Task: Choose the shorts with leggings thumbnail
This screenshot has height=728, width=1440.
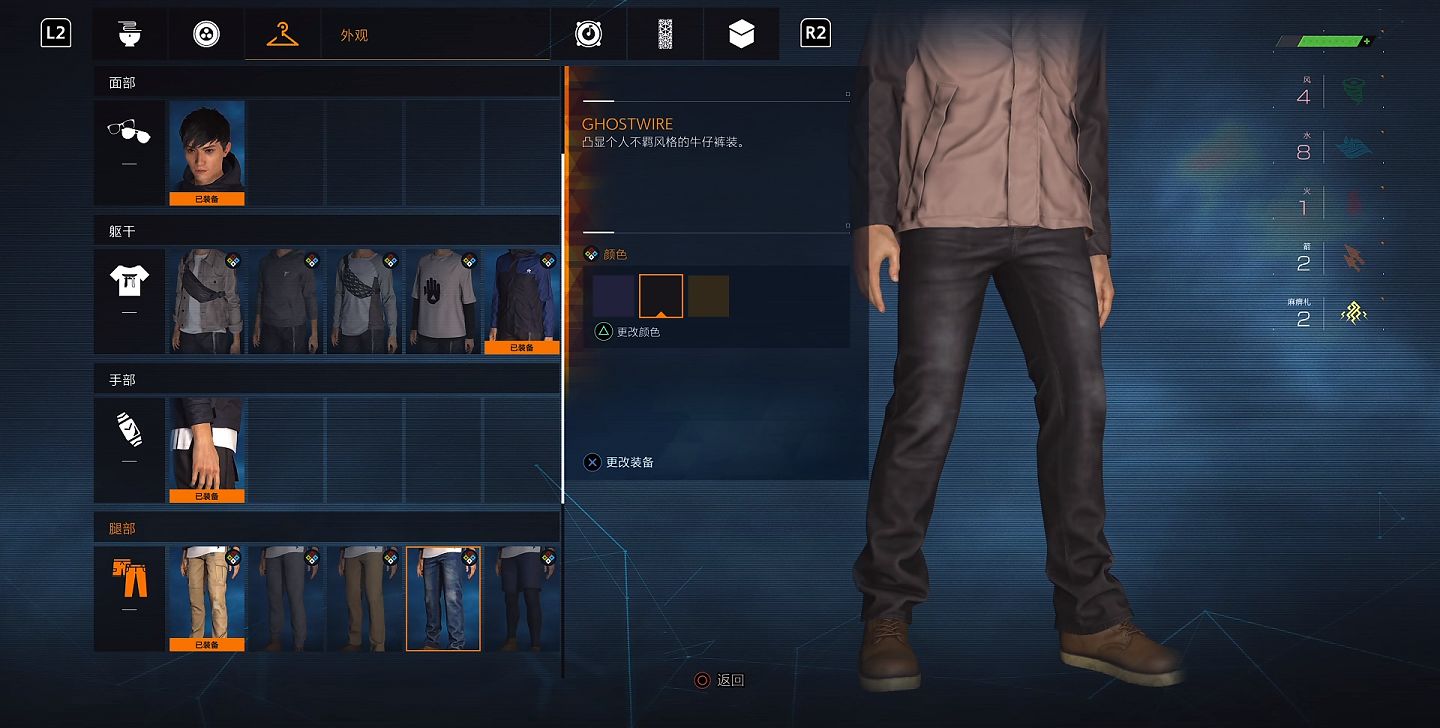Action: [x=521, y=598]
